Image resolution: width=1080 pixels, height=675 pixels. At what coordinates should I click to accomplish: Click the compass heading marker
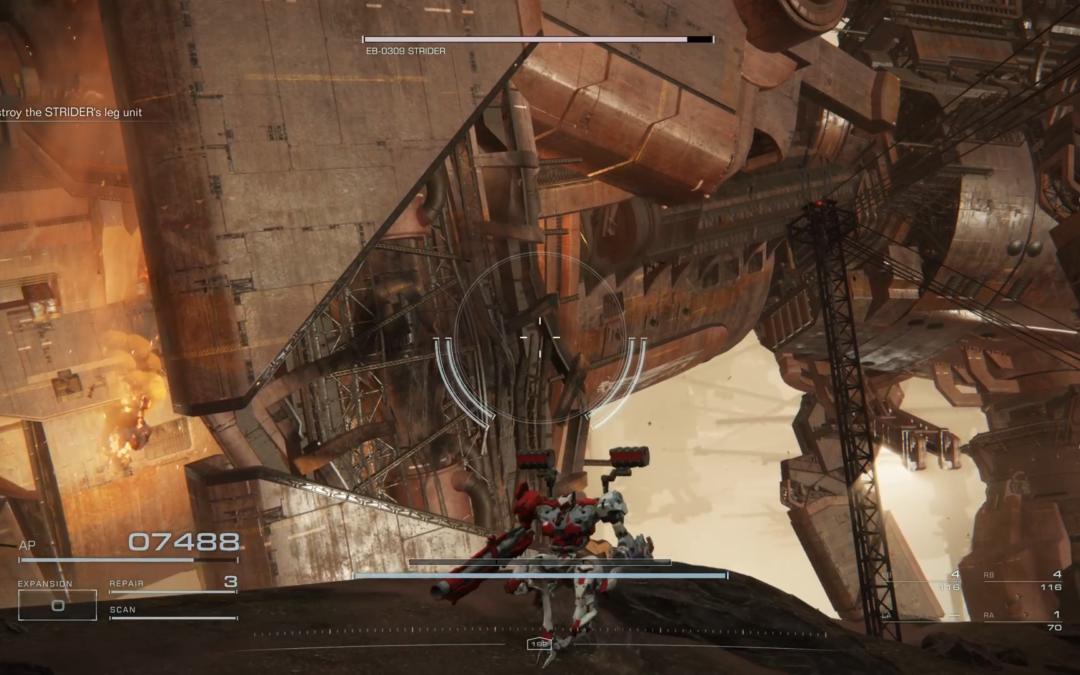click(540, 645)
